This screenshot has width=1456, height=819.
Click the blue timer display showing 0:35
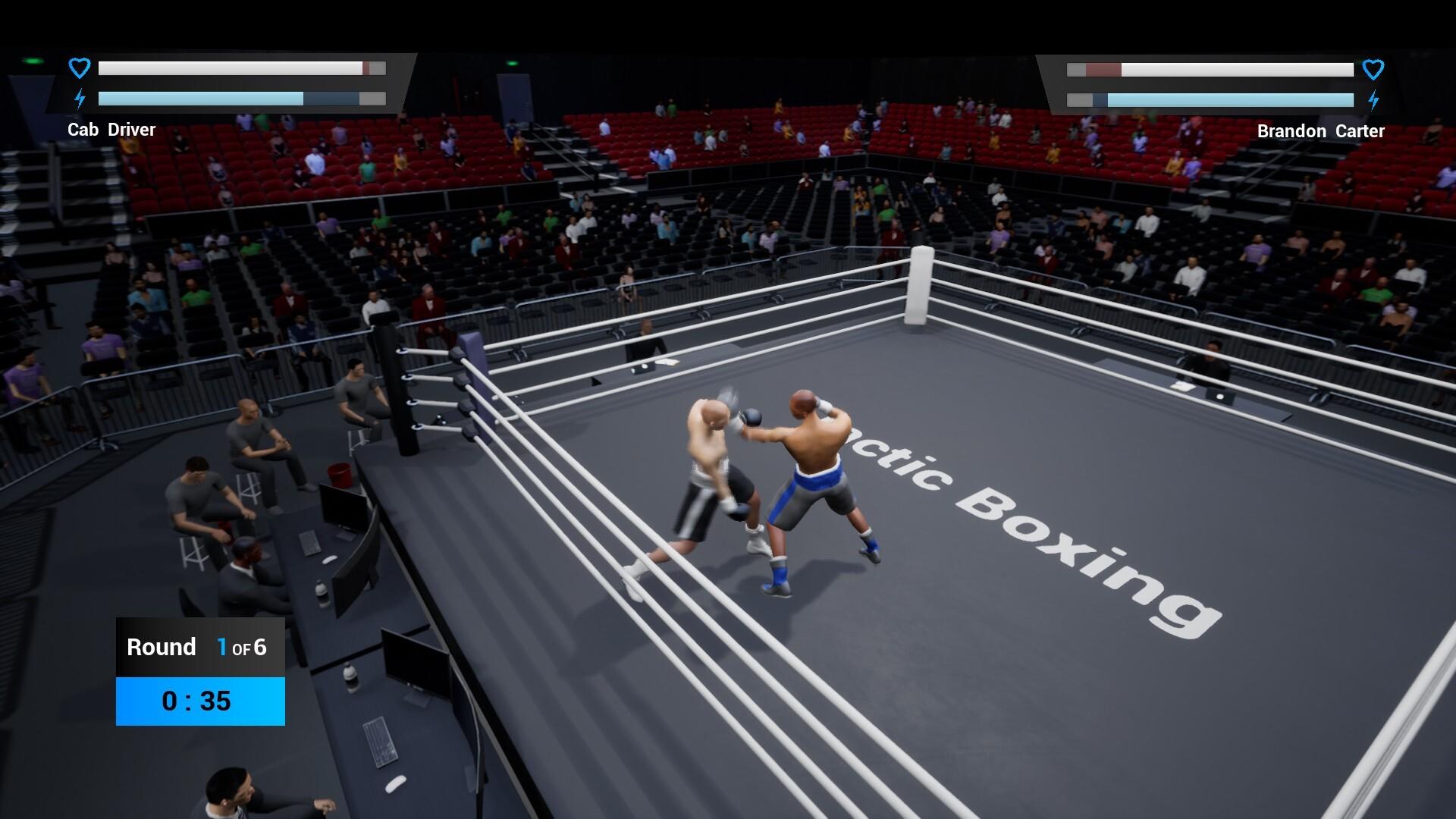(199, 701)
